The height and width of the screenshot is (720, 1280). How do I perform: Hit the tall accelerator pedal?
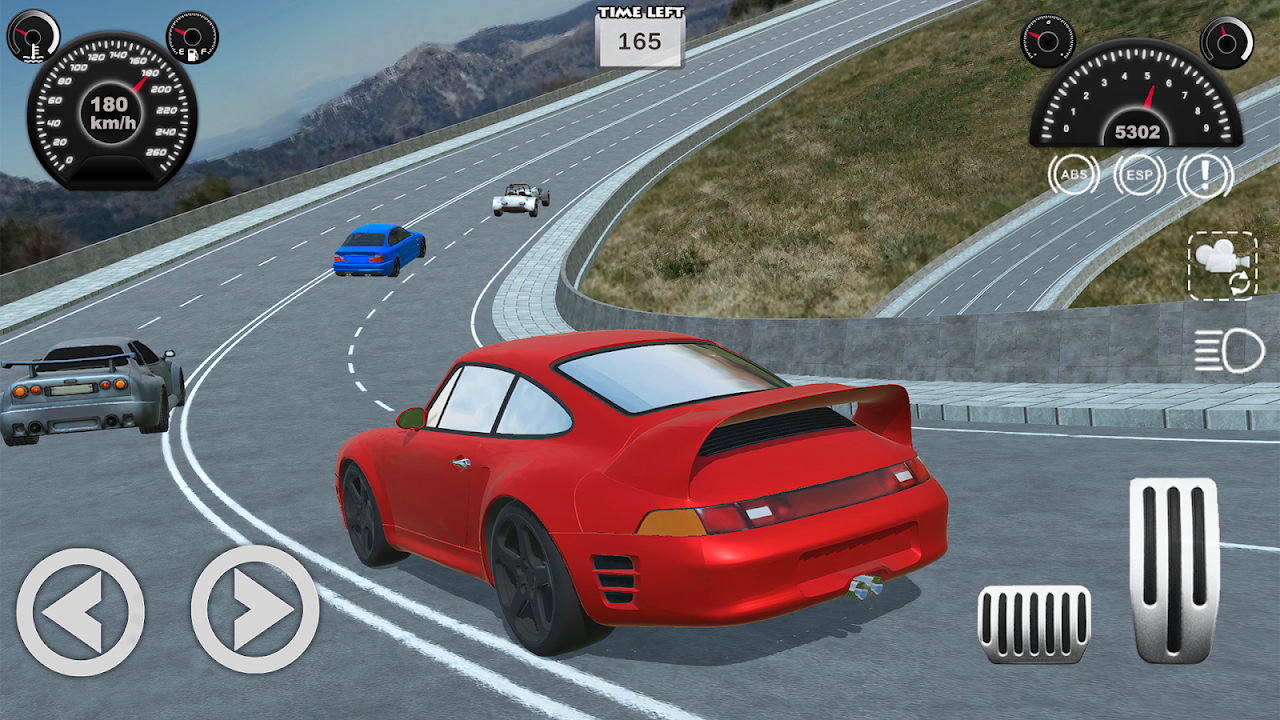(x=1173, y=569)
